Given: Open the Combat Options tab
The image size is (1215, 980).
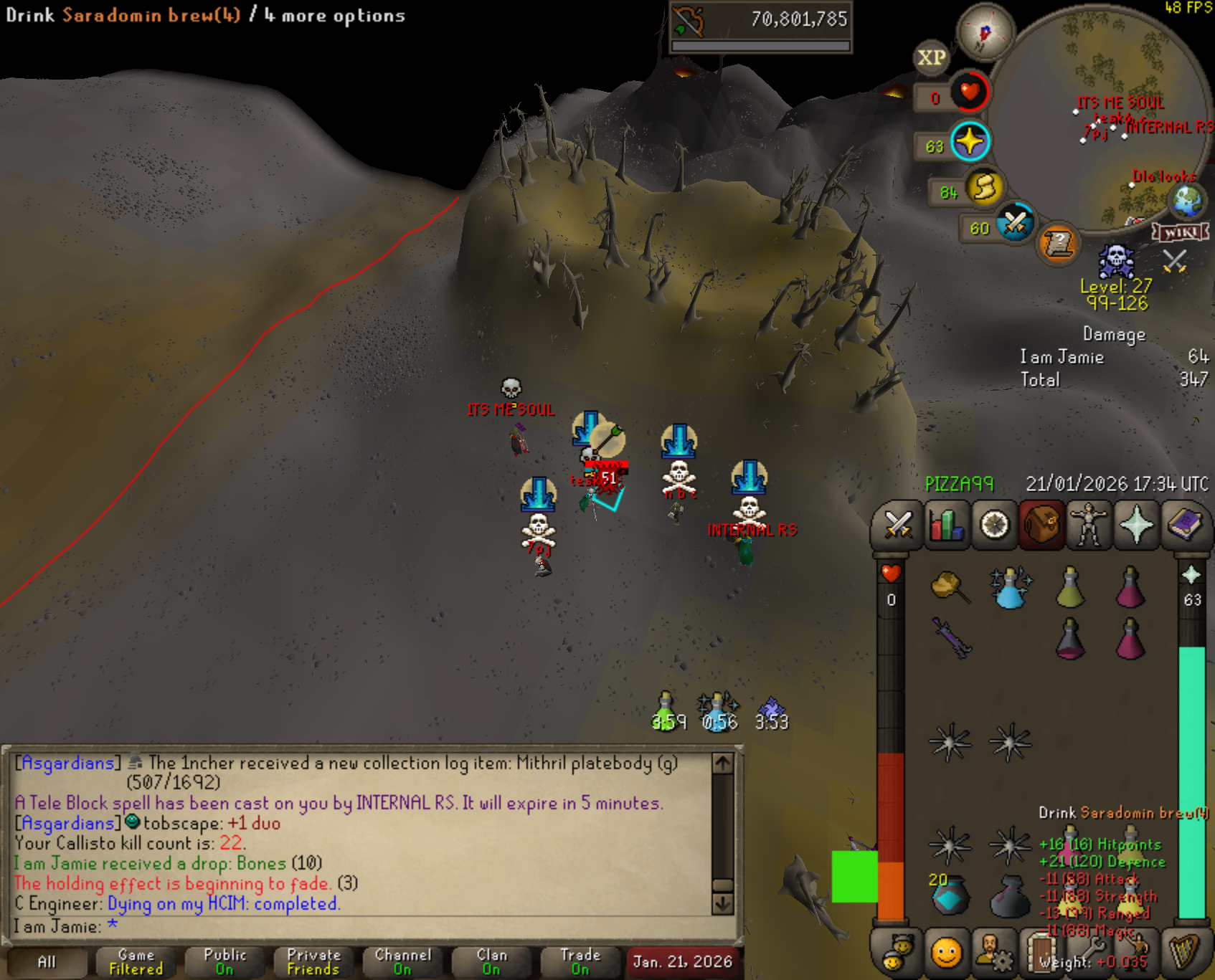Looking at the screenshot, I should 897,525.
